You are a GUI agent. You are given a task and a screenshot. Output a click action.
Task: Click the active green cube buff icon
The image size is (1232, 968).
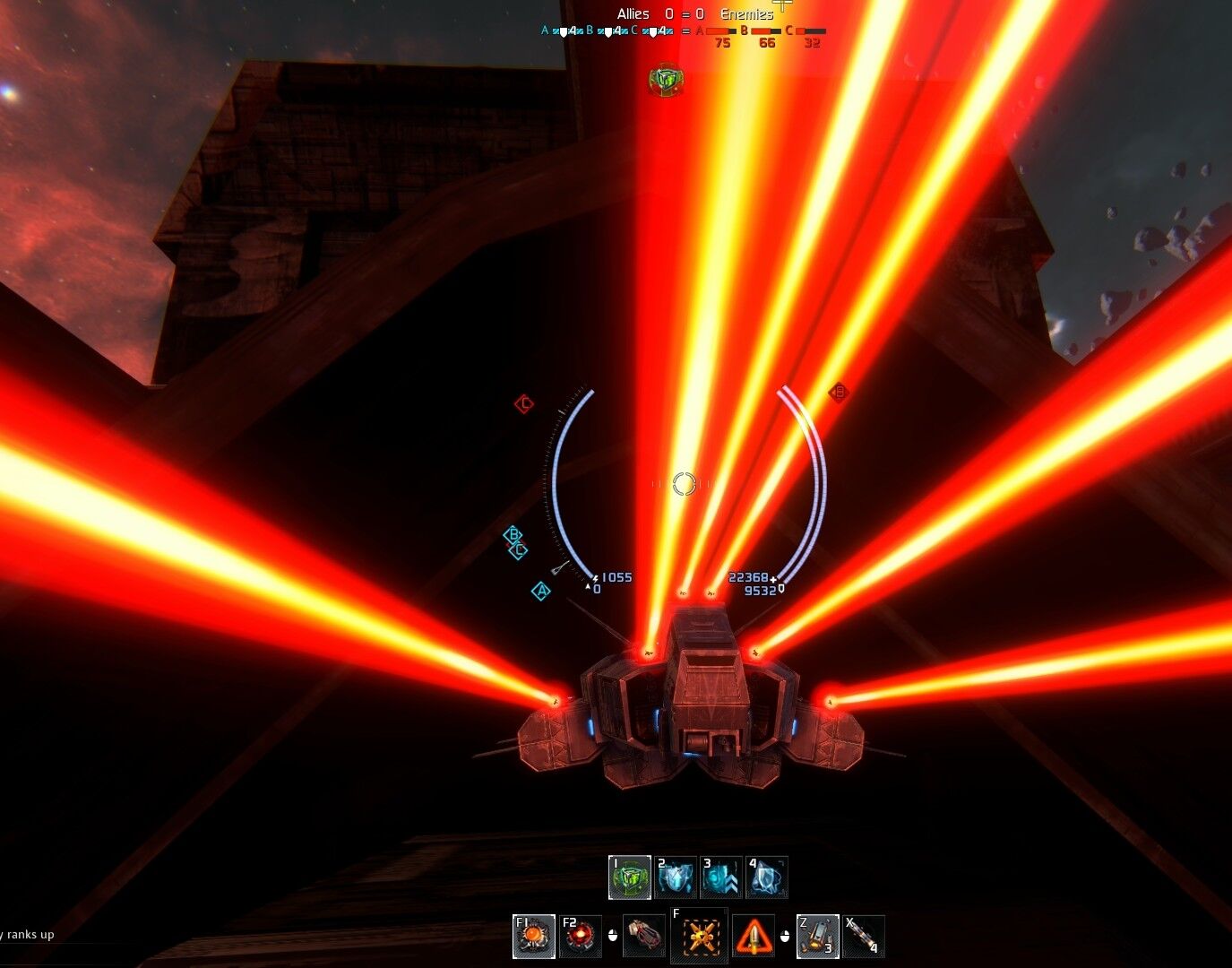click(x=665, y=80)
